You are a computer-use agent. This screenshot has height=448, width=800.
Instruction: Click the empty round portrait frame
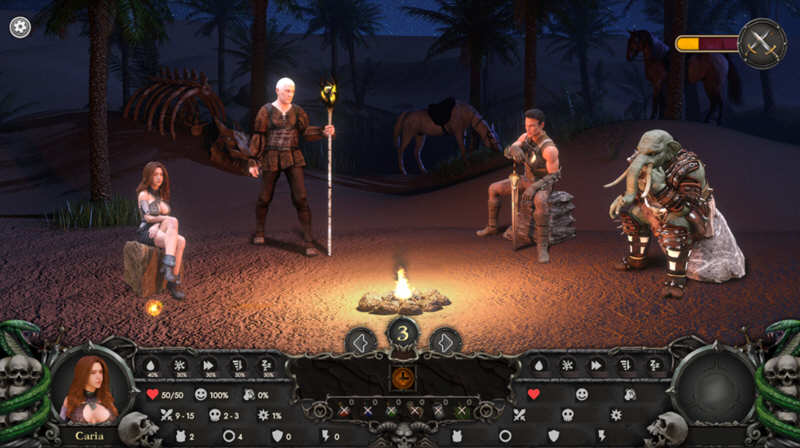click(x=712, y=387)
